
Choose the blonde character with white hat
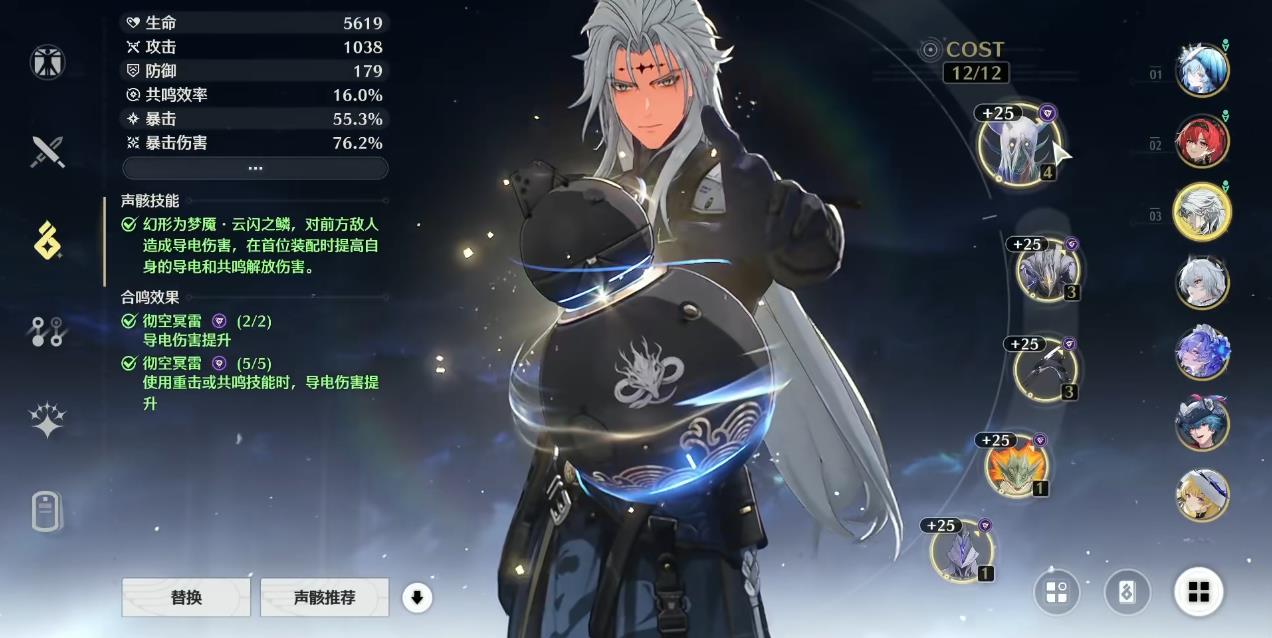(1201, 495)
